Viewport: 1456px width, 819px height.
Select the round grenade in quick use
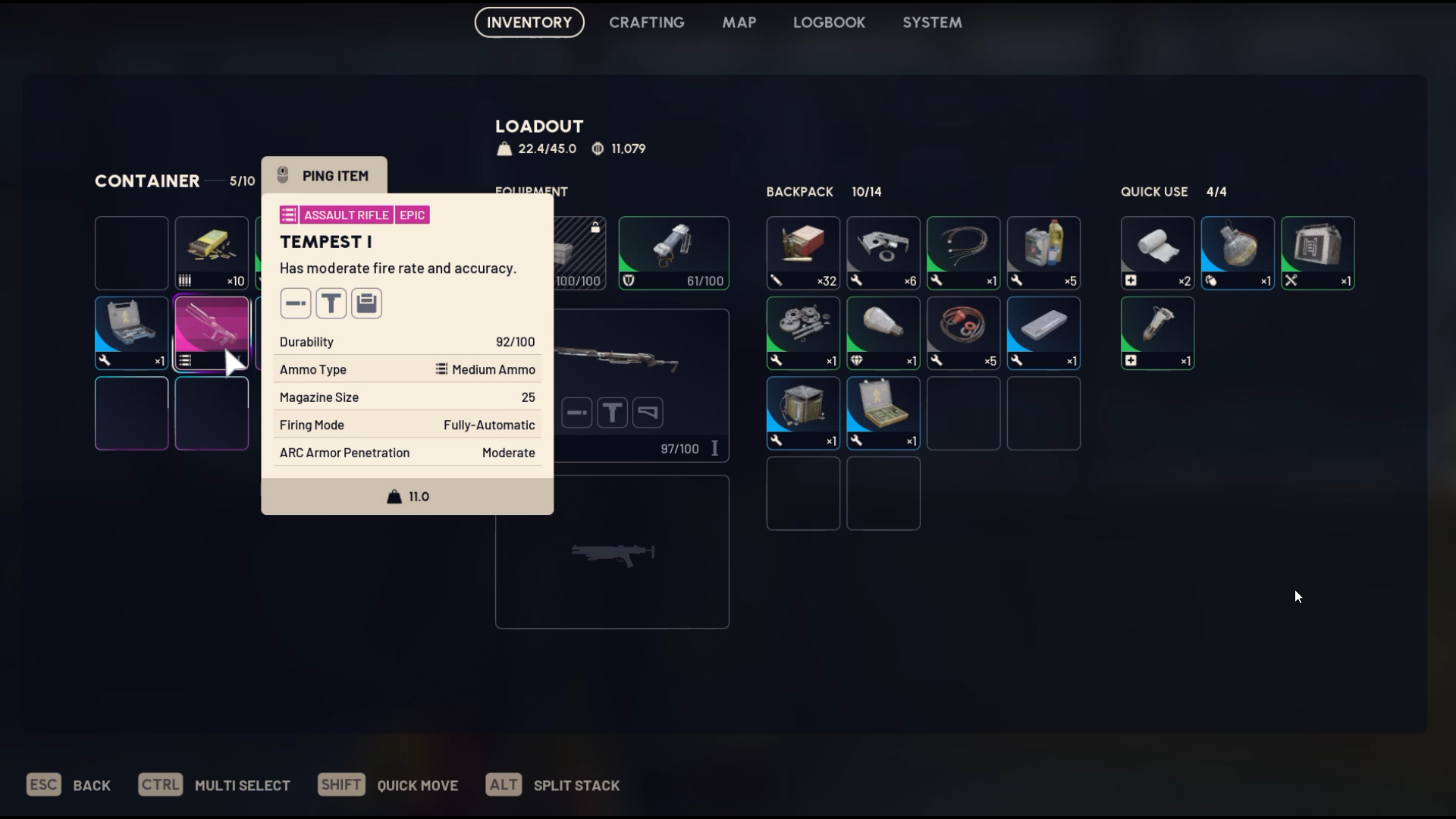tap(1238, 253)
